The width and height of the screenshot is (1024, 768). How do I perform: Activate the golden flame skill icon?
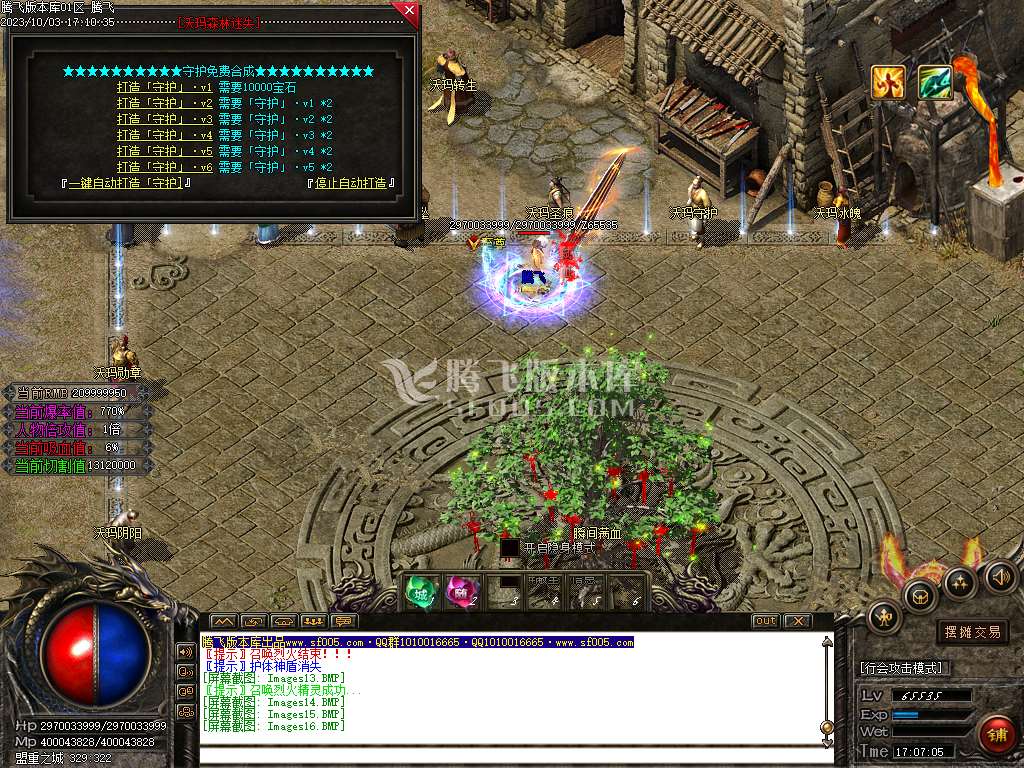(x=887, y=83)
